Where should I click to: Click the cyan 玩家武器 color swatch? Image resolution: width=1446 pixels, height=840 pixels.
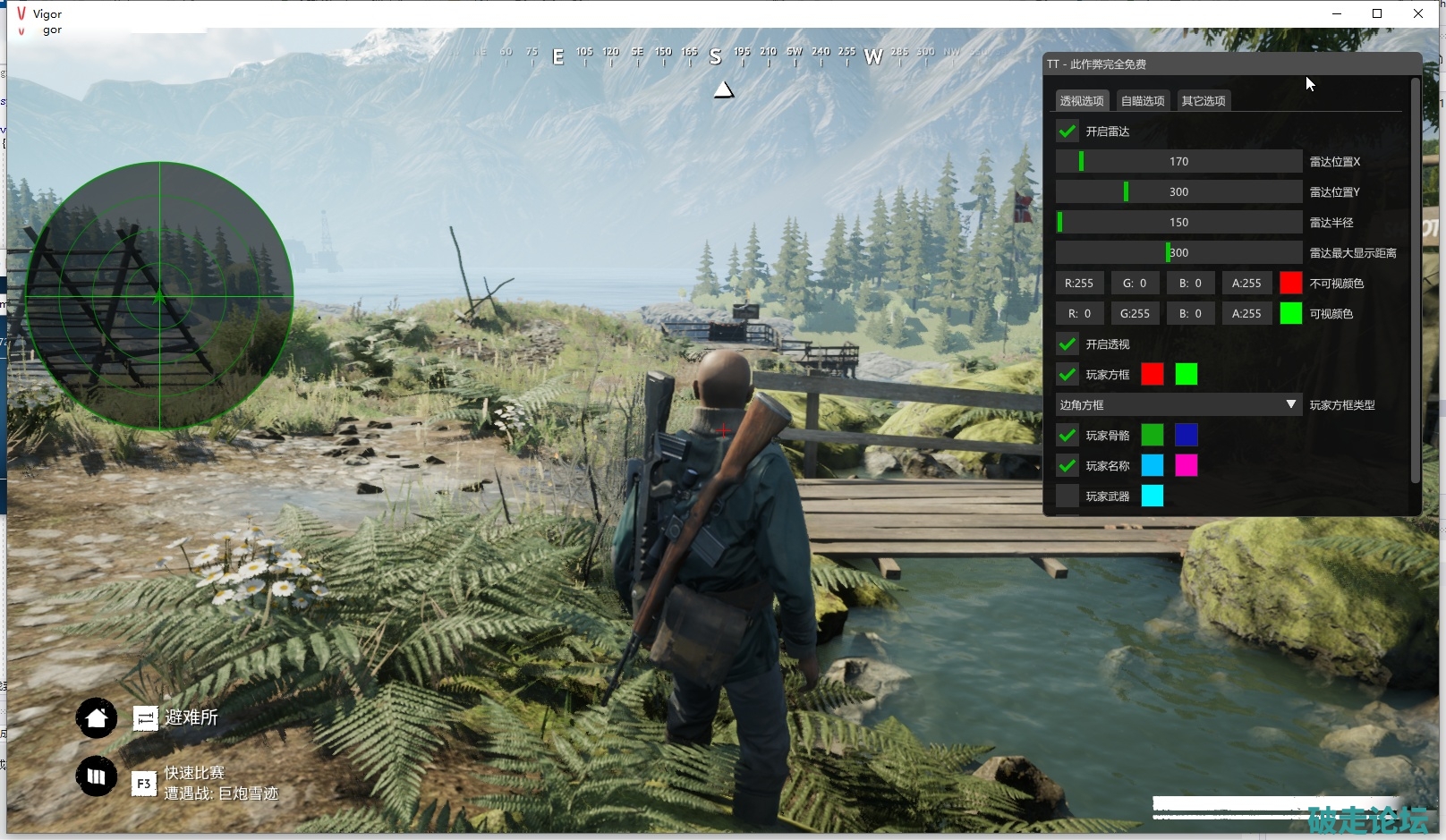coord(1153,496)
